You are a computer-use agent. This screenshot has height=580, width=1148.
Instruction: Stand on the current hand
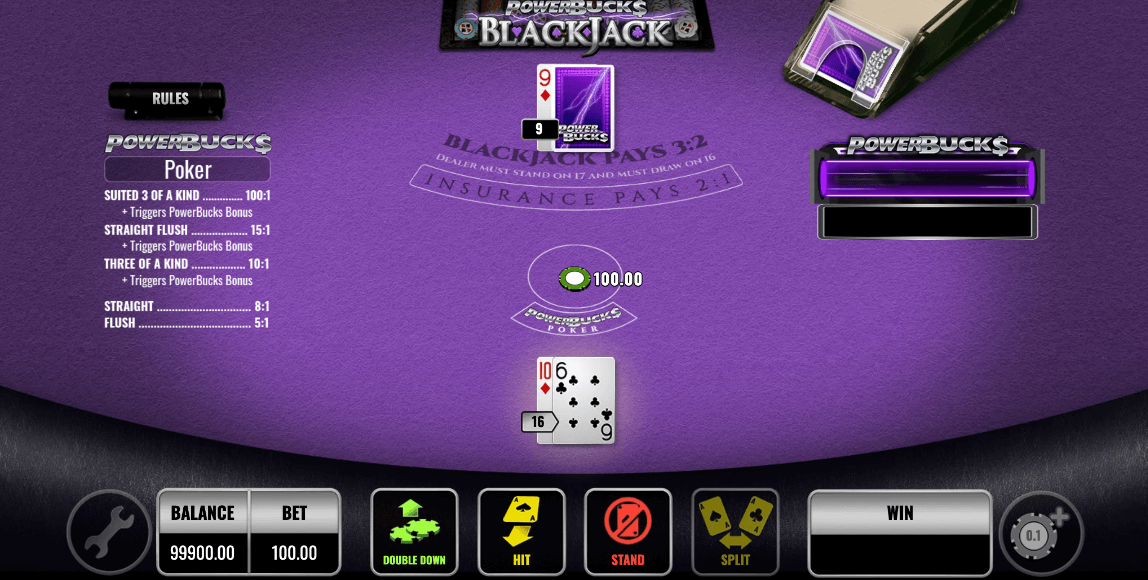(x=628, y=531)
